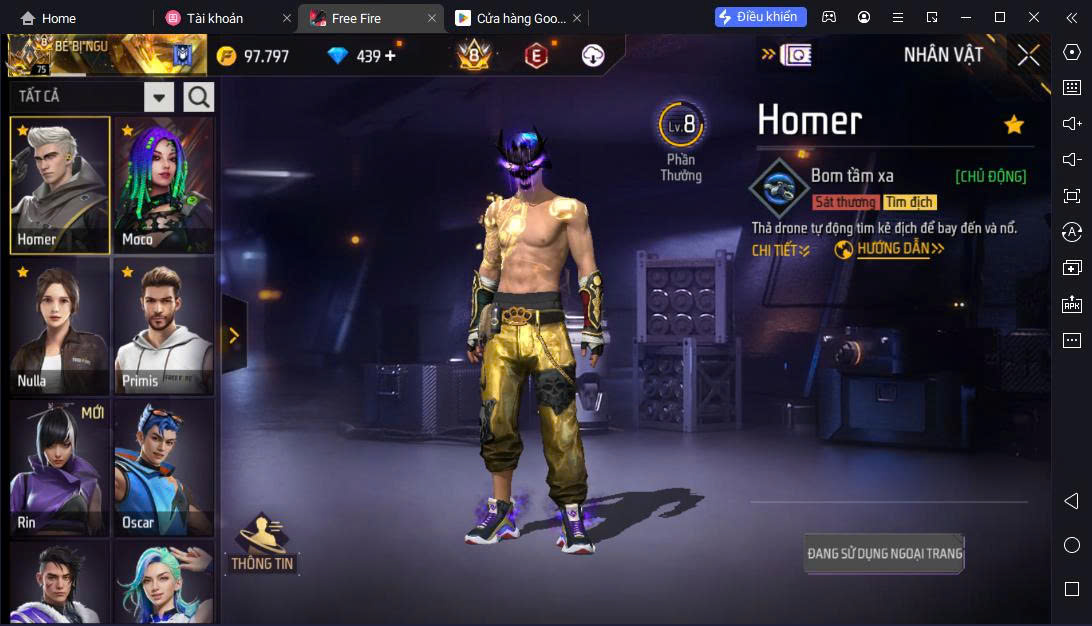This screenshot has width=1092, height=626.
Task: Select the new character Rin
Action: click(x=60, y=467)
